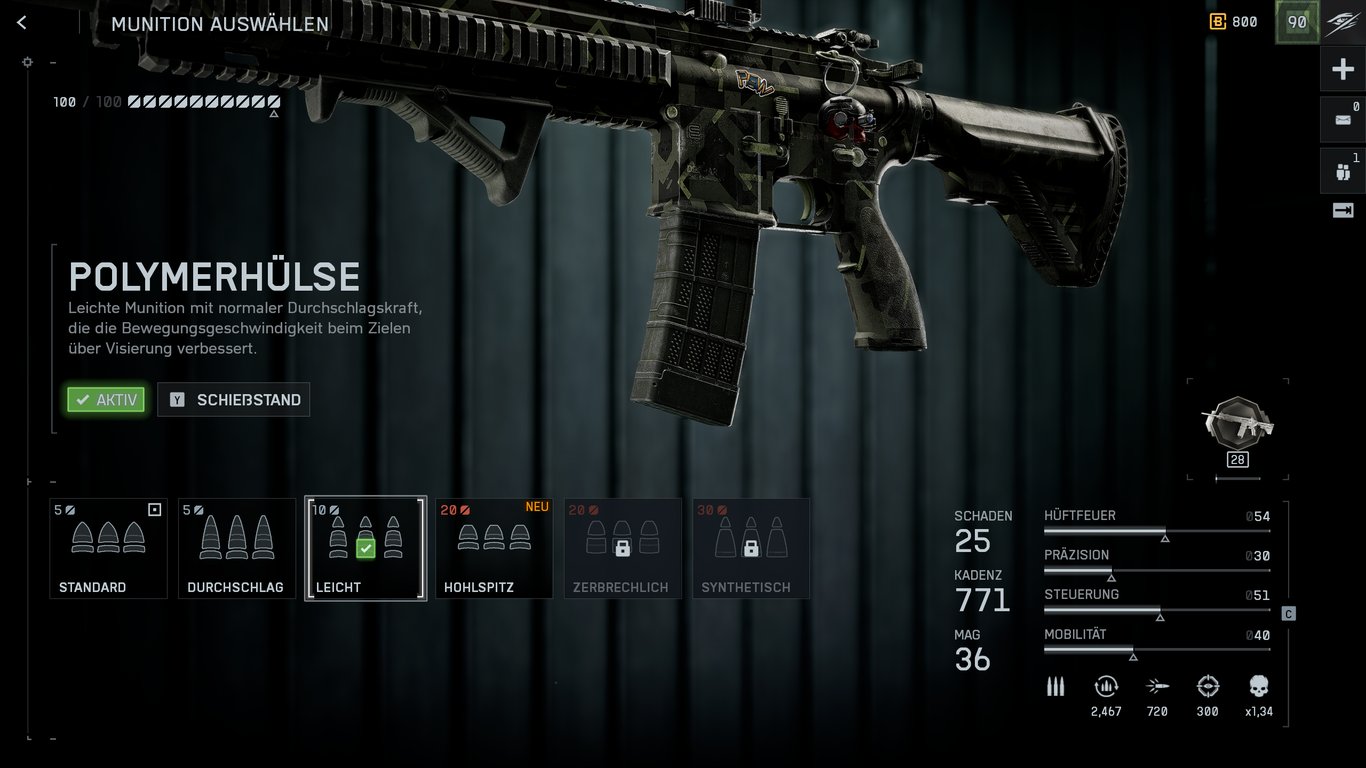This screenshot has width=1366, height=768.
Task: Go back with the arrow button
Action: point(22,23)
